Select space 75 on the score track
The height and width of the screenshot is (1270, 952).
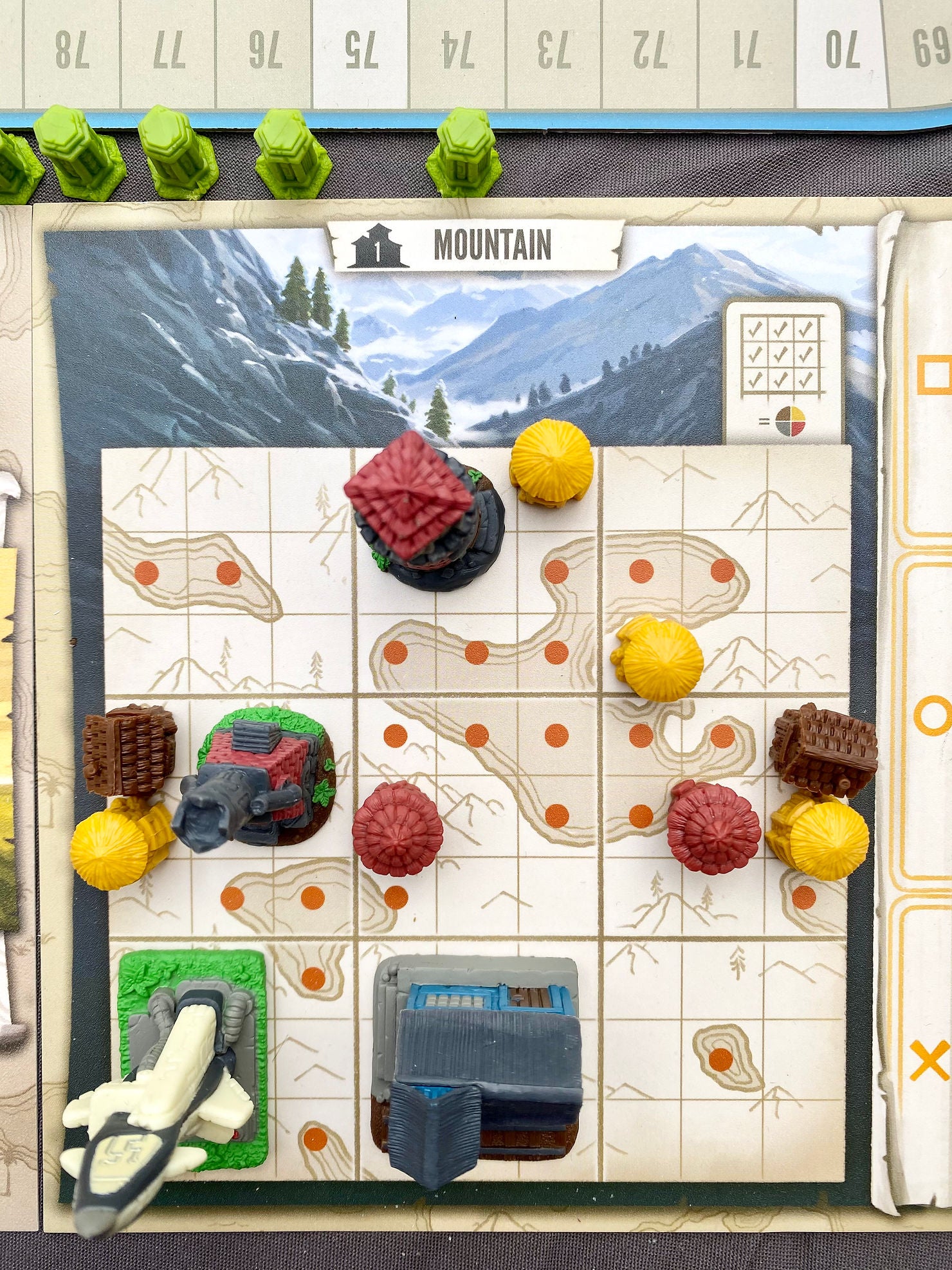[x=360, y=51]
